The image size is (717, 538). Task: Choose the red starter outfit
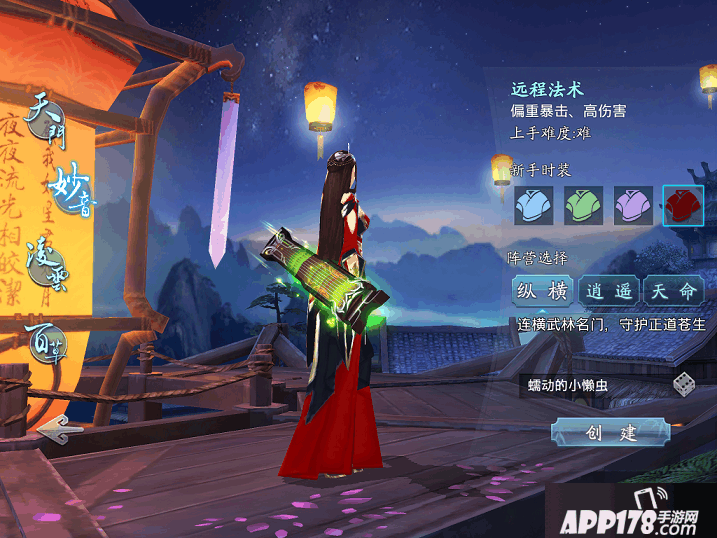tap(683, 205)
